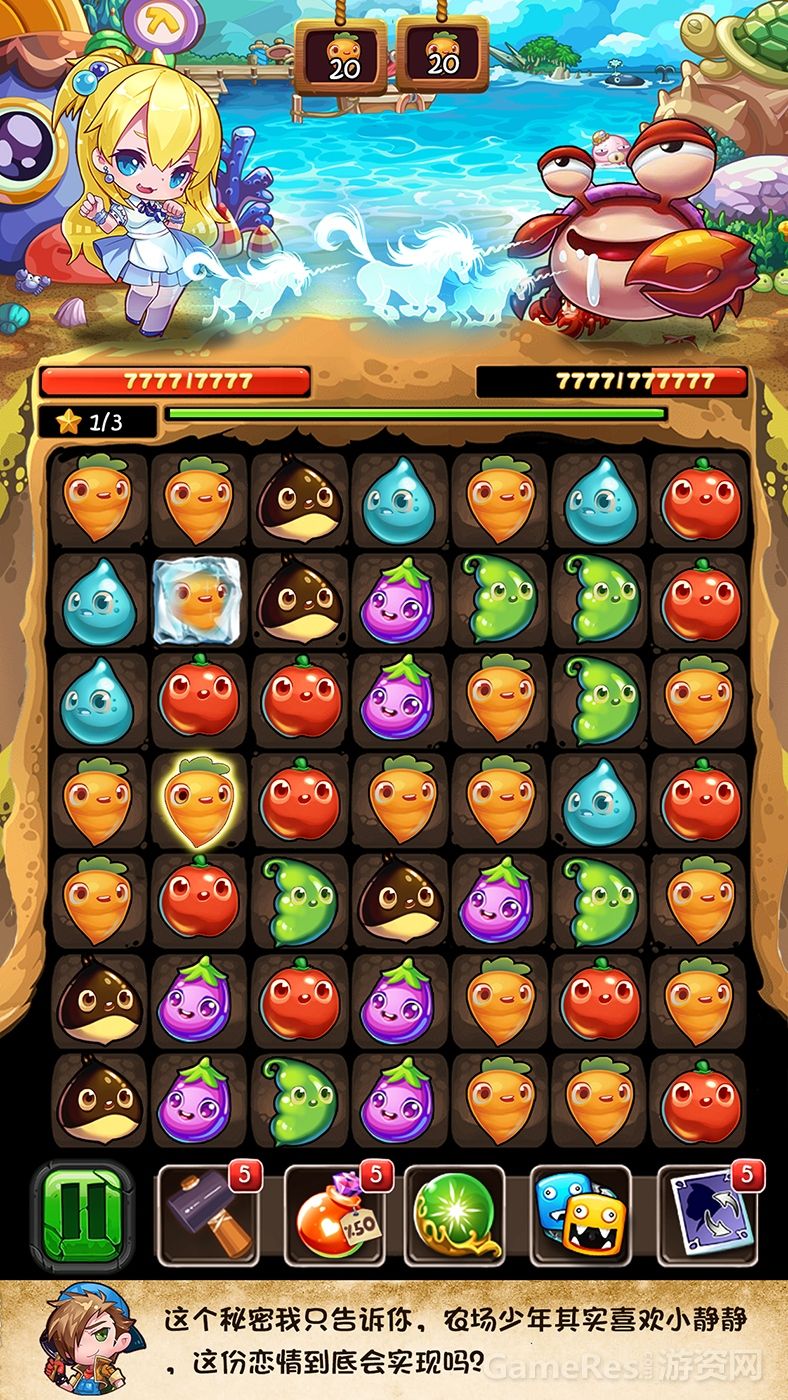
Task: Activate the green orb skill
Action: [x=453, y=1217]
